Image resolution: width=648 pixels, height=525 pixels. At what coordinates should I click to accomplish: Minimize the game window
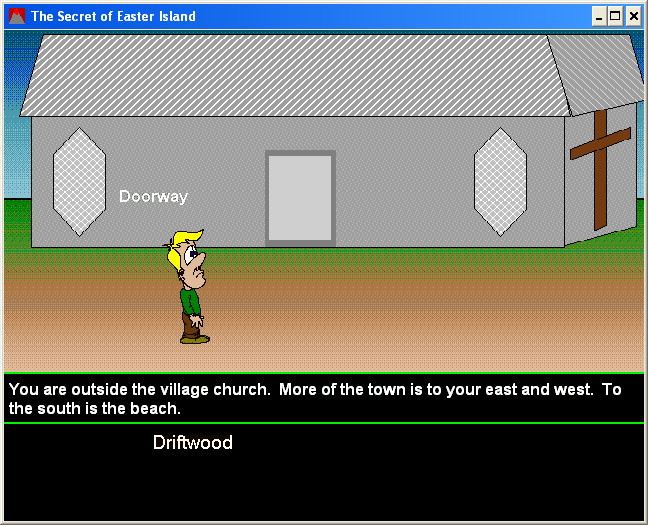(599, 16)
